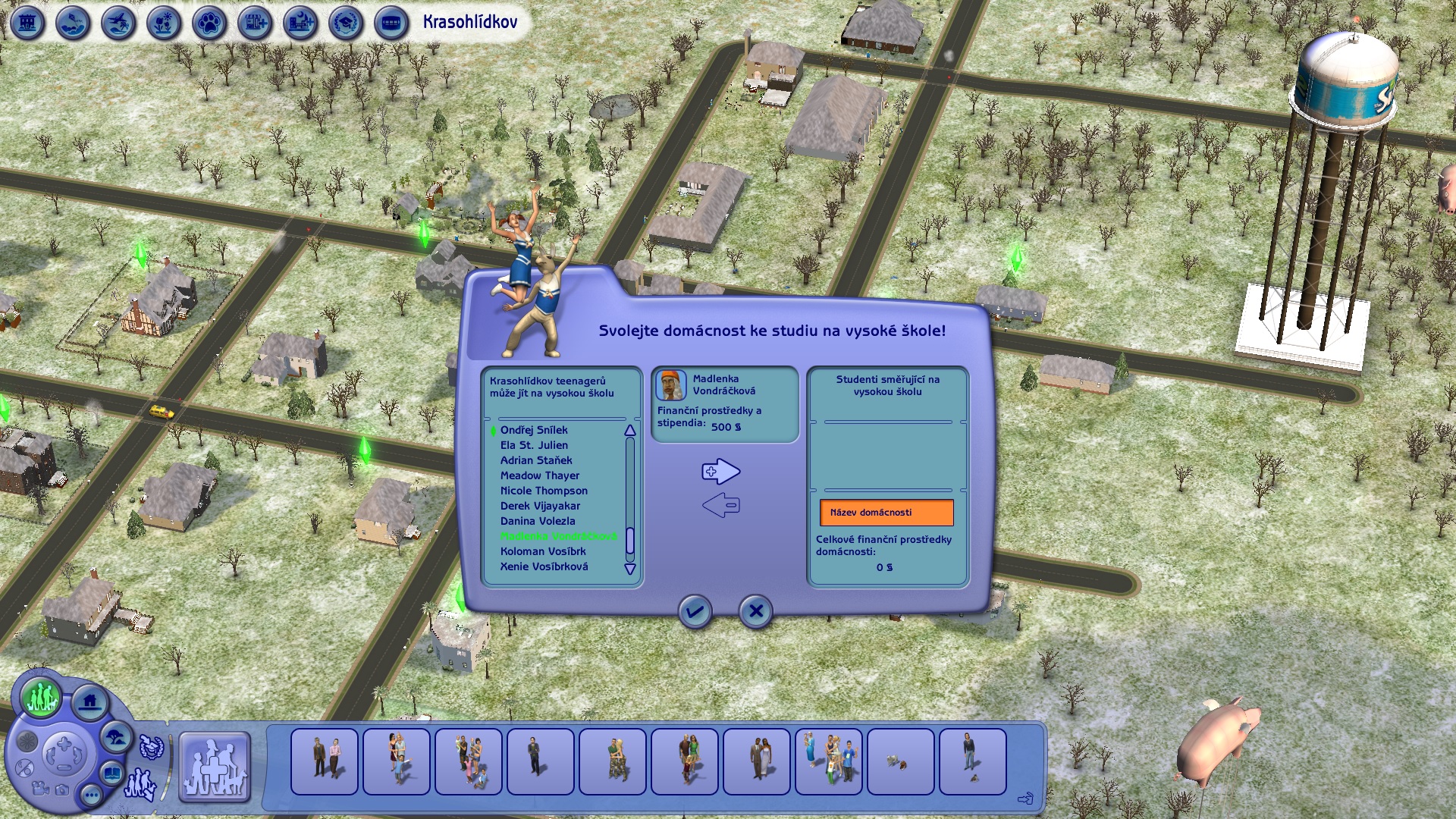
Task: Open the university graduation cap icon
Action: coord(345,24)
